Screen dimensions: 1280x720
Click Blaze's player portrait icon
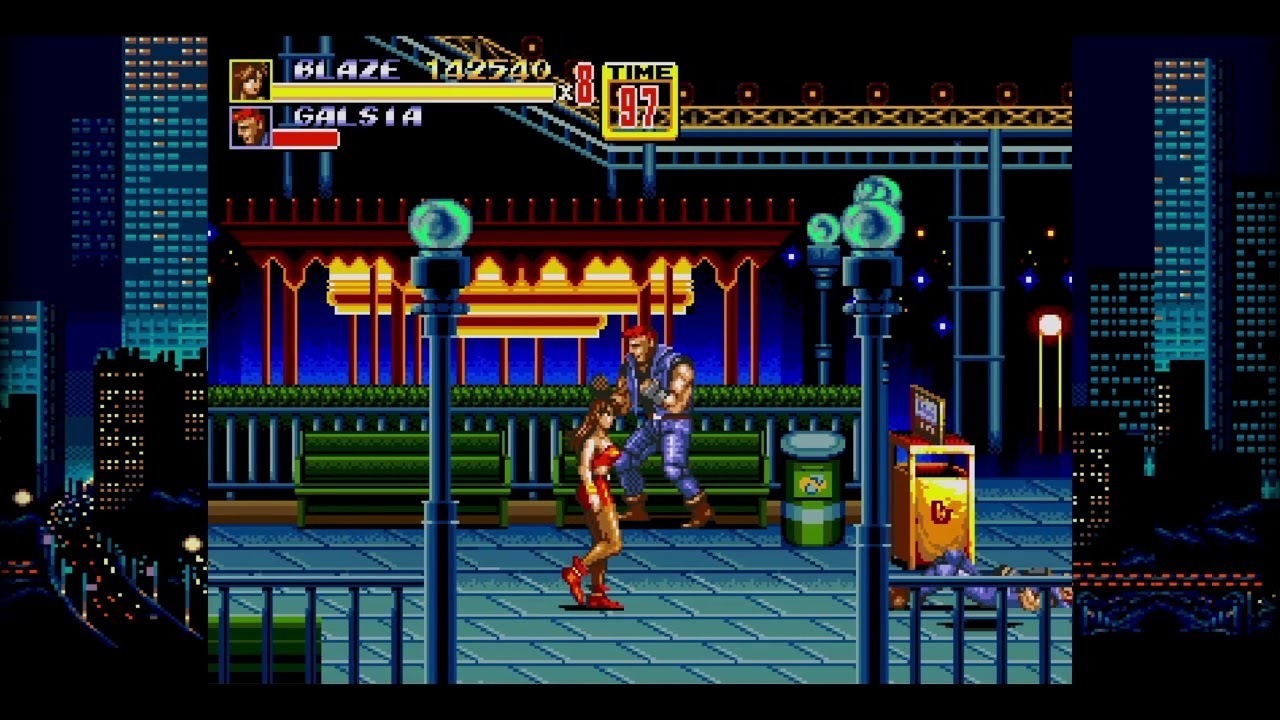(250, 81)
